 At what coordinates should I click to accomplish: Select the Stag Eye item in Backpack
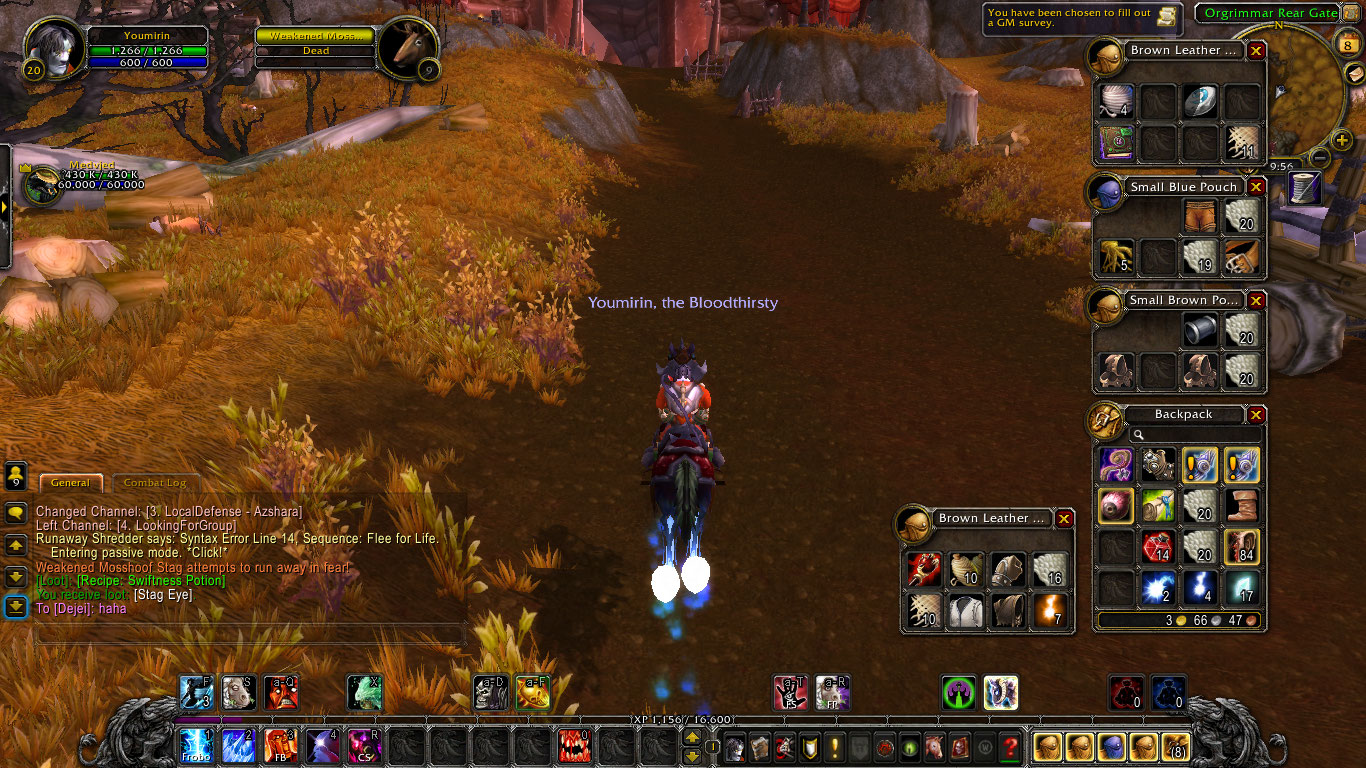point(1115,507)
